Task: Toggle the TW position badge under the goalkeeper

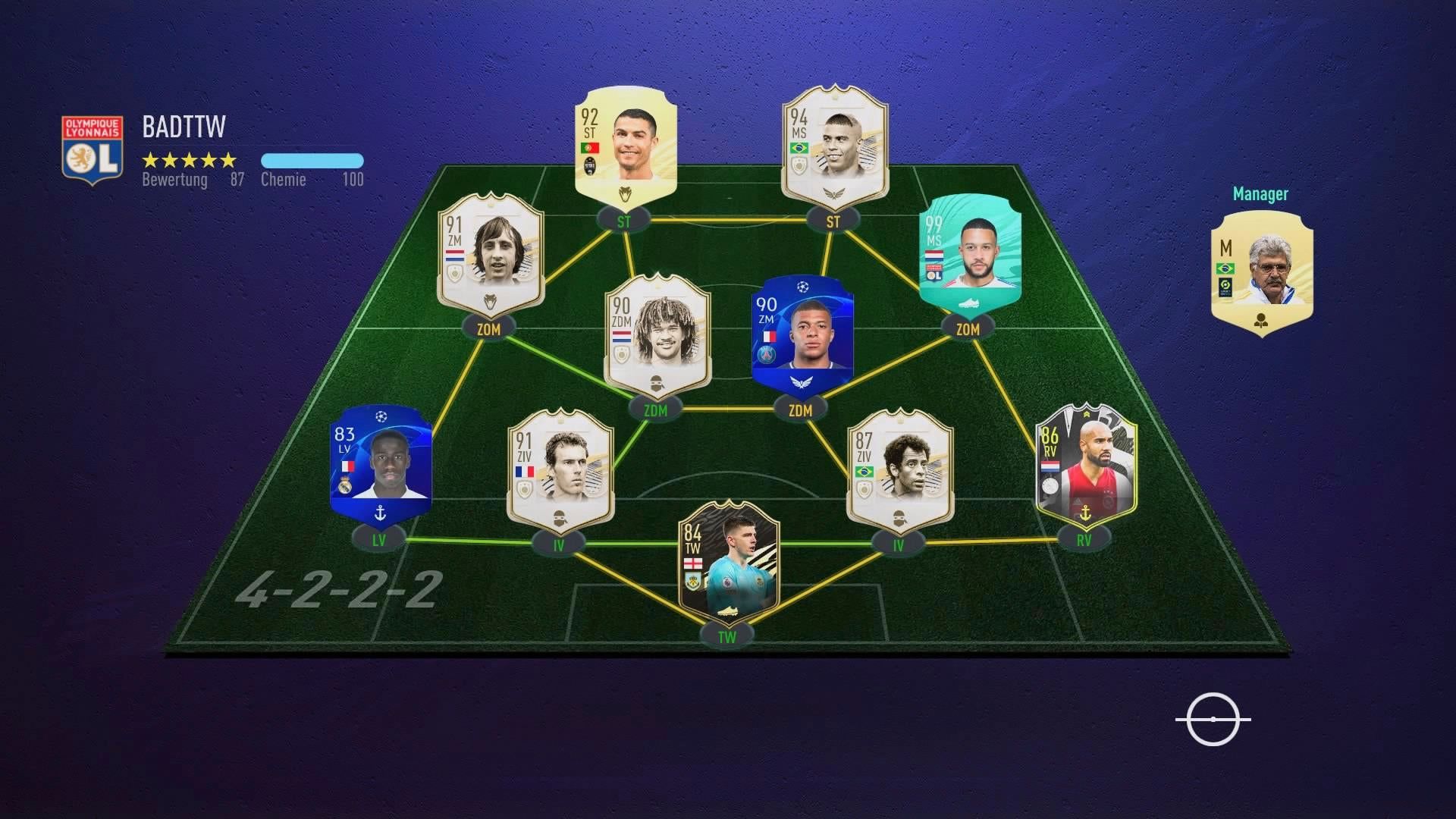Action: [727, 638]
